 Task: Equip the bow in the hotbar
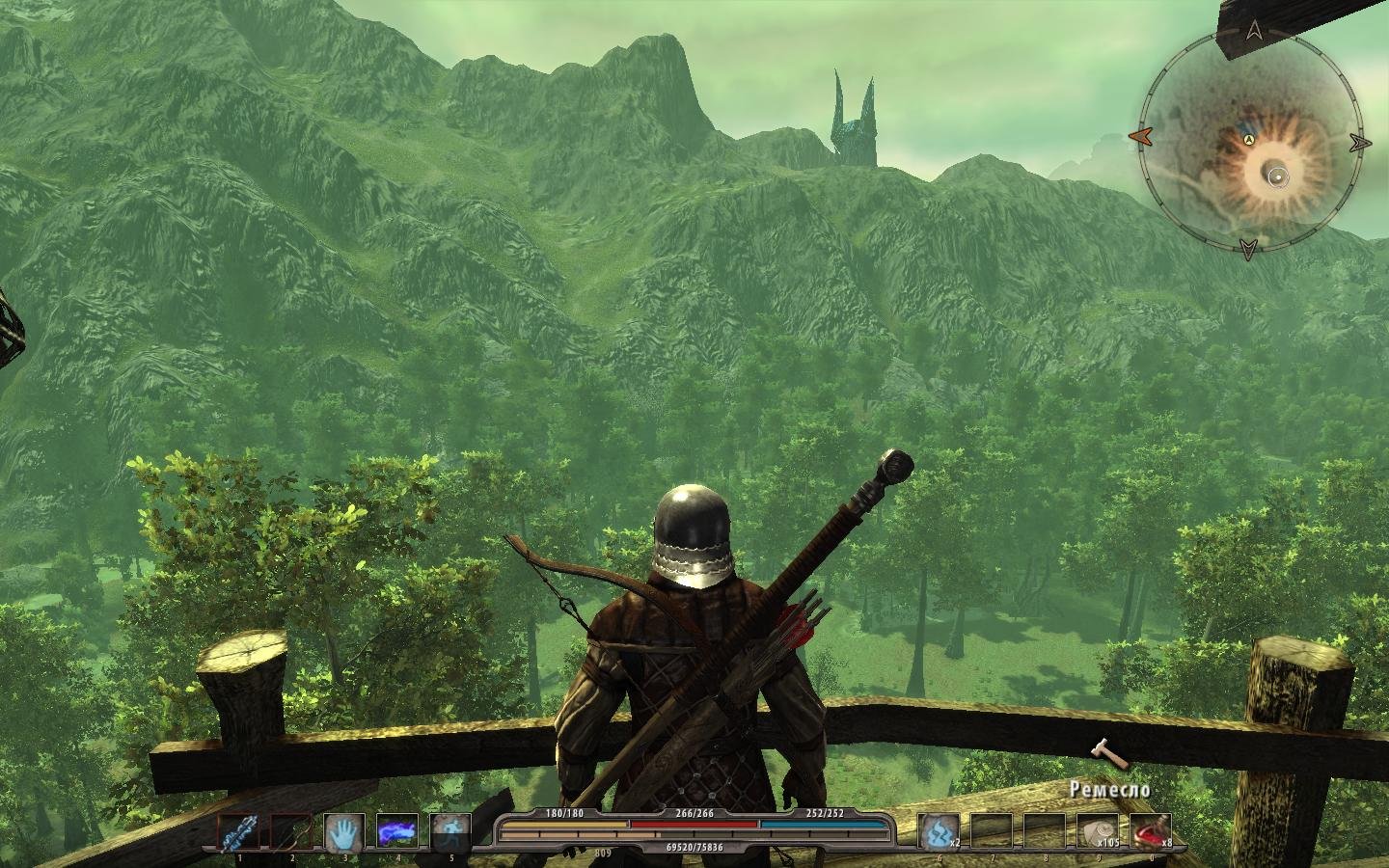point(290,832)
